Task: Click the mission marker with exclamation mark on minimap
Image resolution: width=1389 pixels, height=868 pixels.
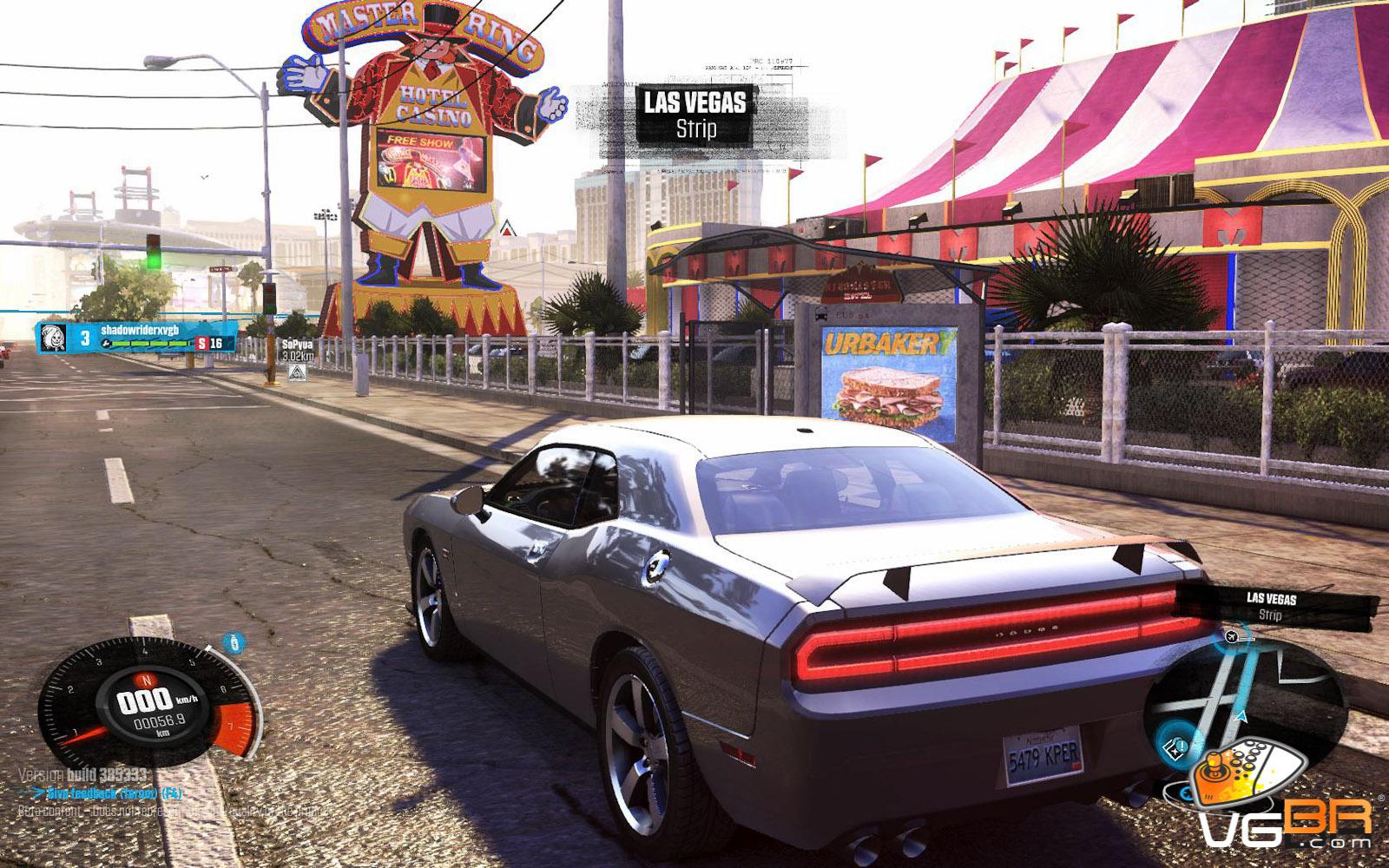Action: coord(1181,745)
